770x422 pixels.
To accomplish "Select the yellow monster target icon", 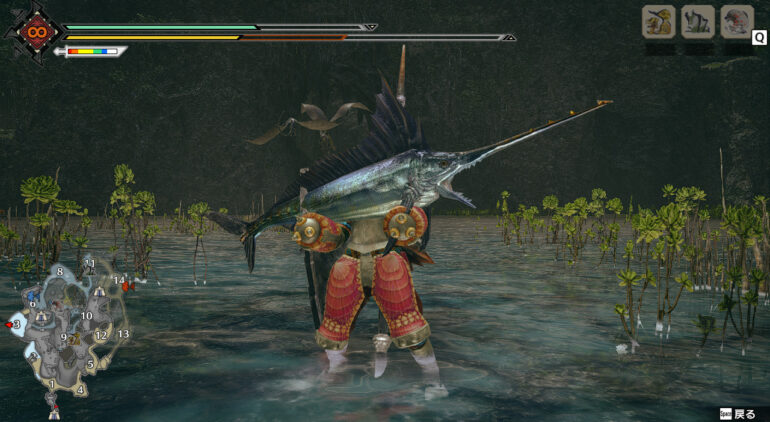I will pos(658,21).
